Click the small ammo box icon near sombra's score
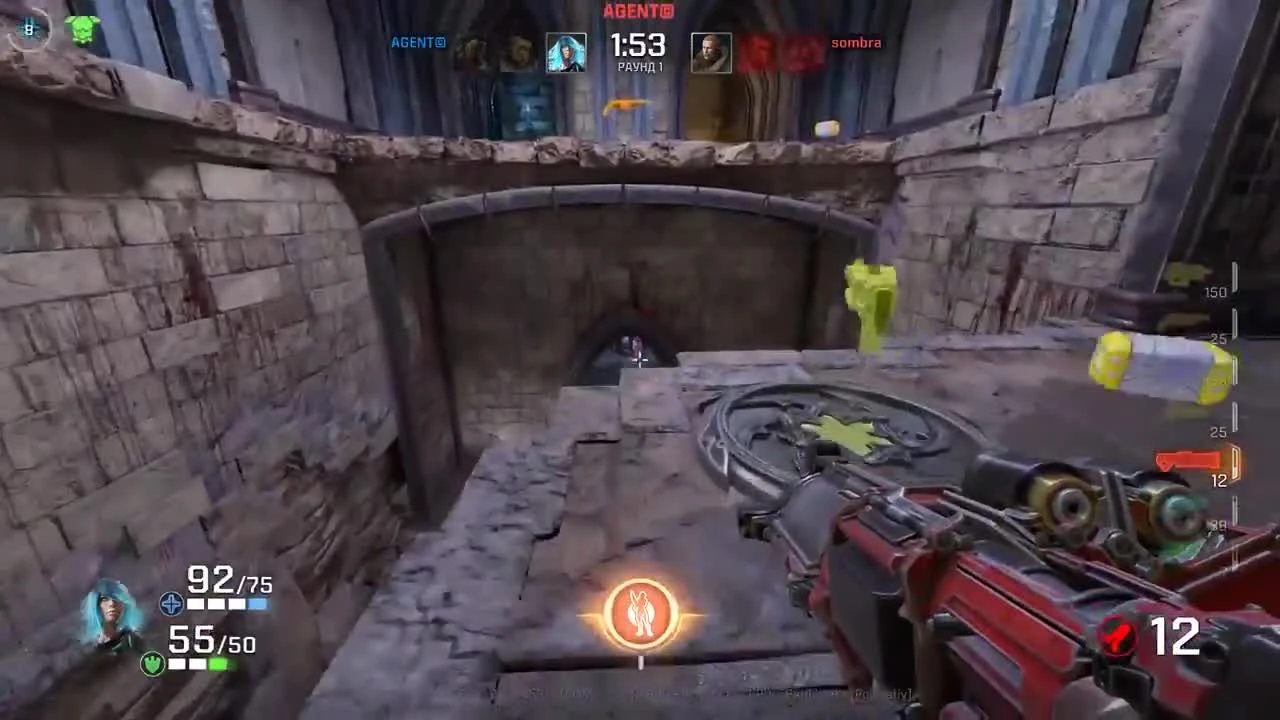Screen dimensions: 1280x720 click(x=827, y=128)
